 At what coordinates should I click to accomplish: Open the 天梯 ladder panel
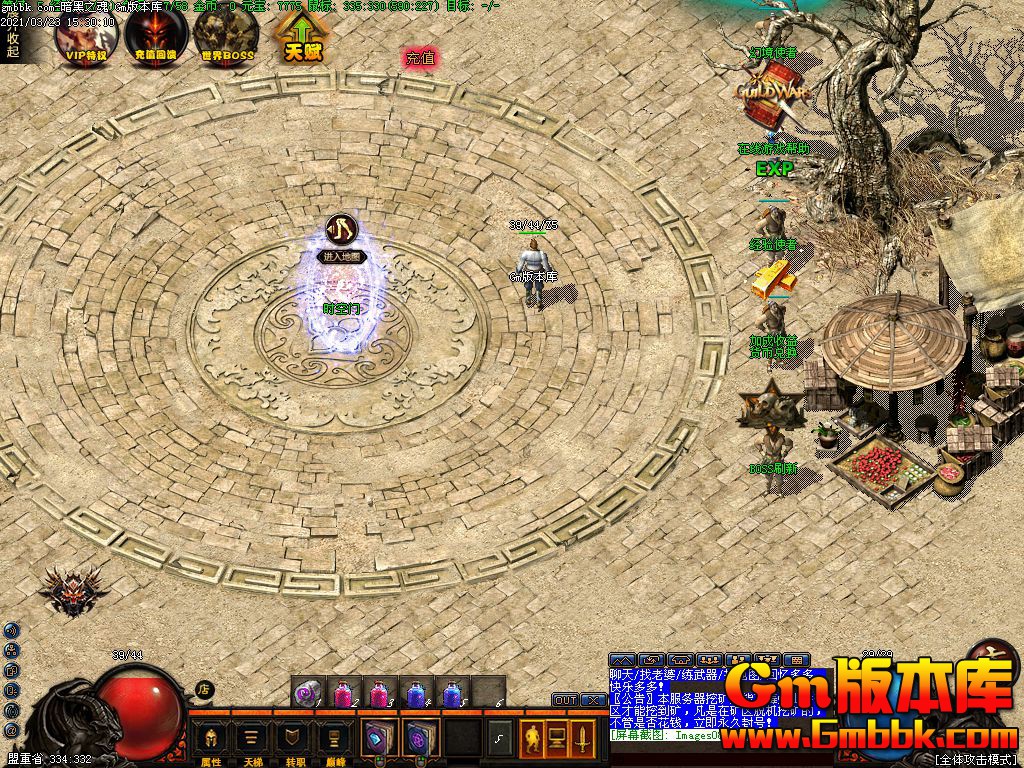(253, 741)
